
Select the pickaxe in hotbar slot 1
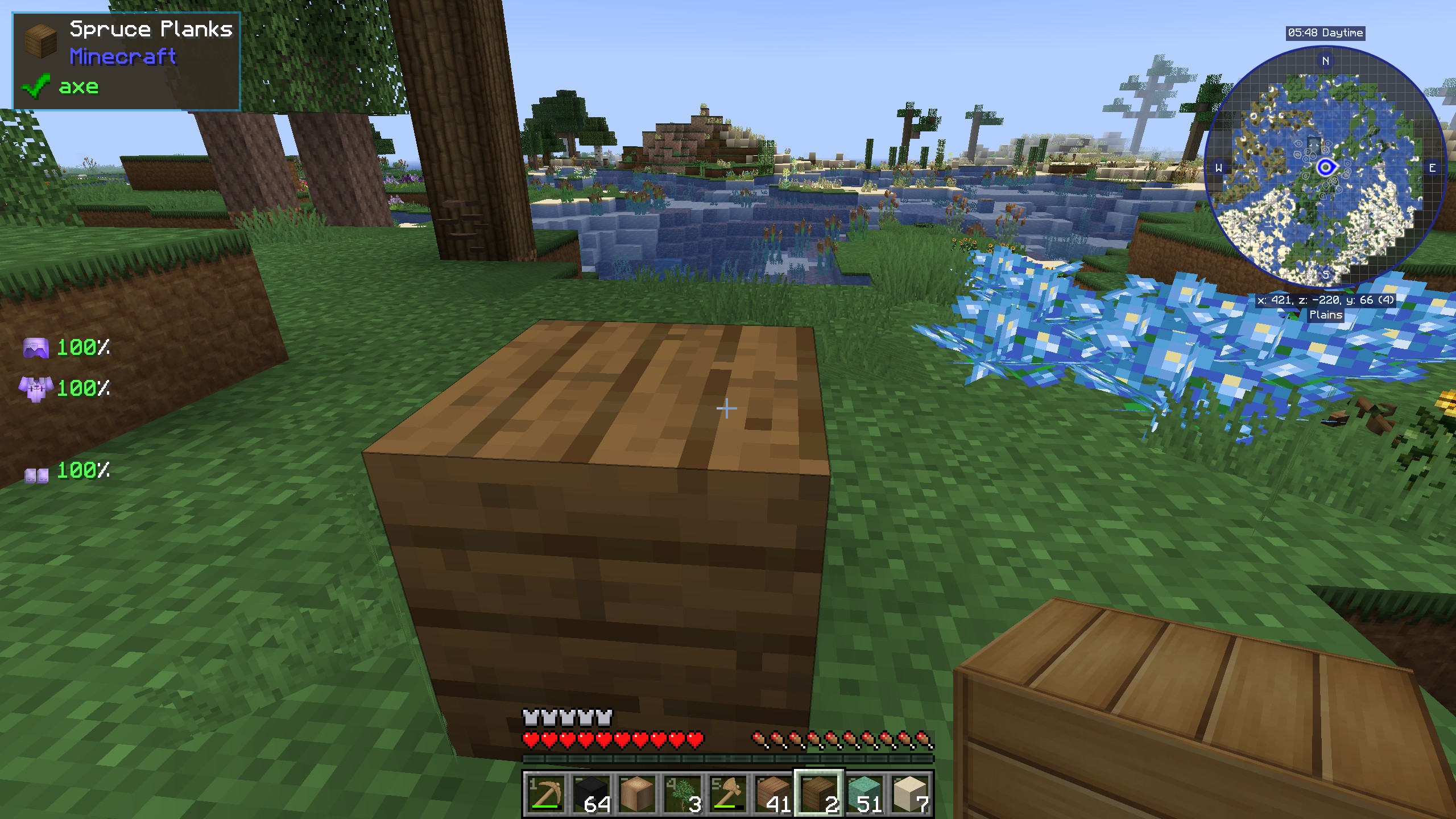[x=547, y=793]
